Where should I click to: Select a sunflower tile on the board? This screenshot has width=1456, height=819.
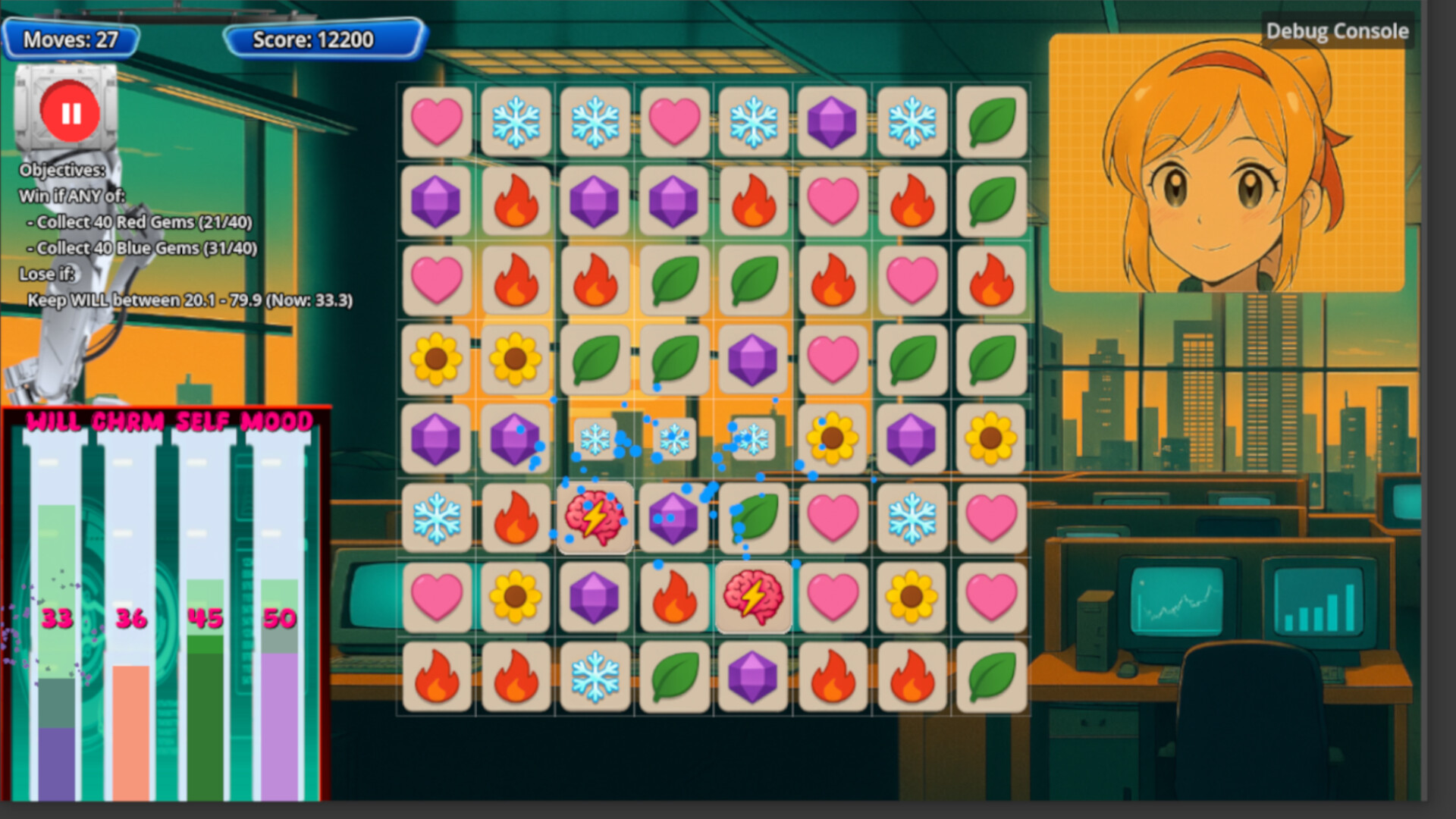tap(438, 359)
